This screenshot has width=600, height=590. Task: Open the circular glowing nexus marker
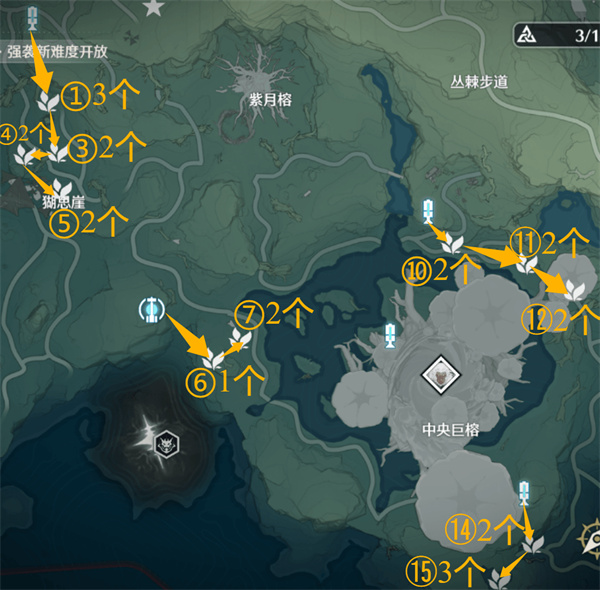(x=150, y=311)
